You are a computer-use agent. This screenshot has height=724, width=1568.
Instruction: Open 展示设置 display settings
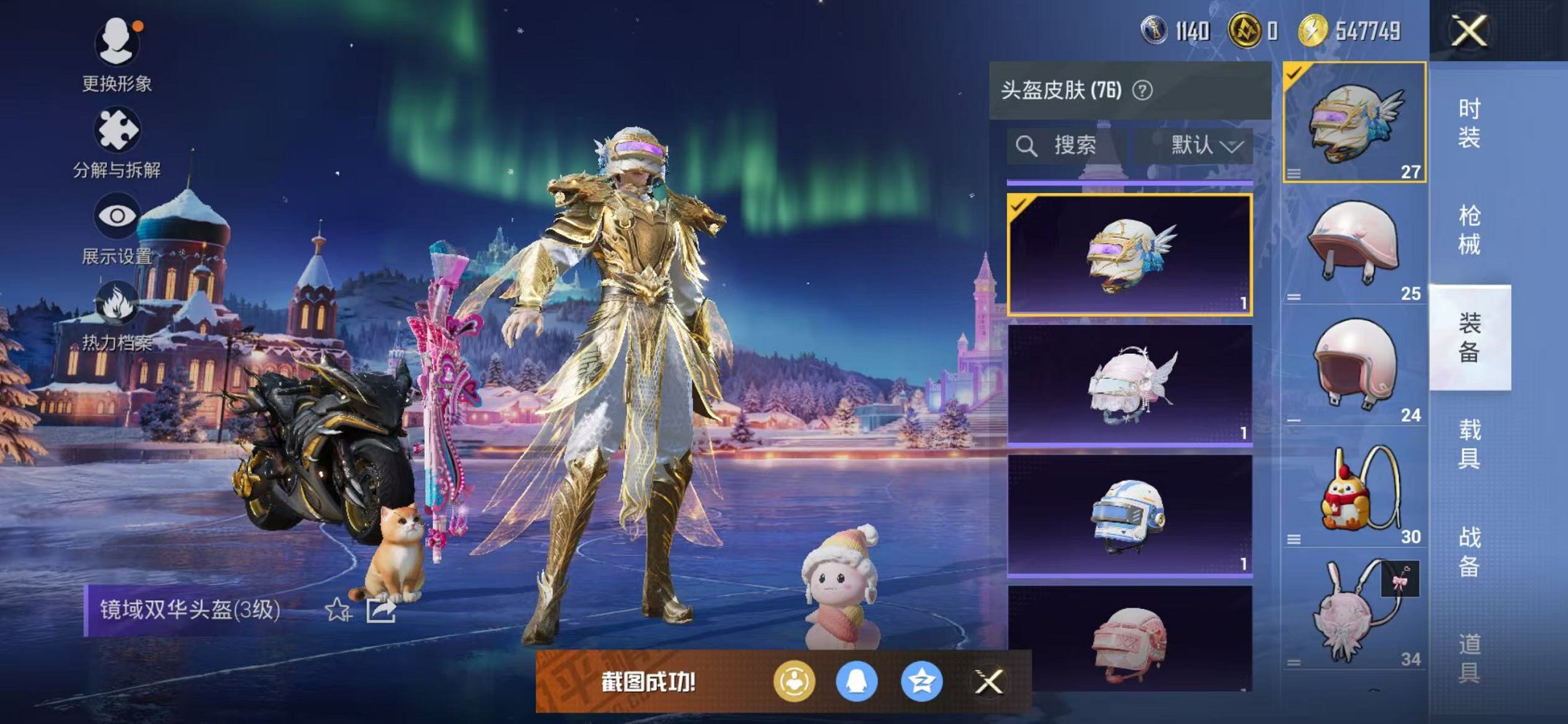click(117, 217)
